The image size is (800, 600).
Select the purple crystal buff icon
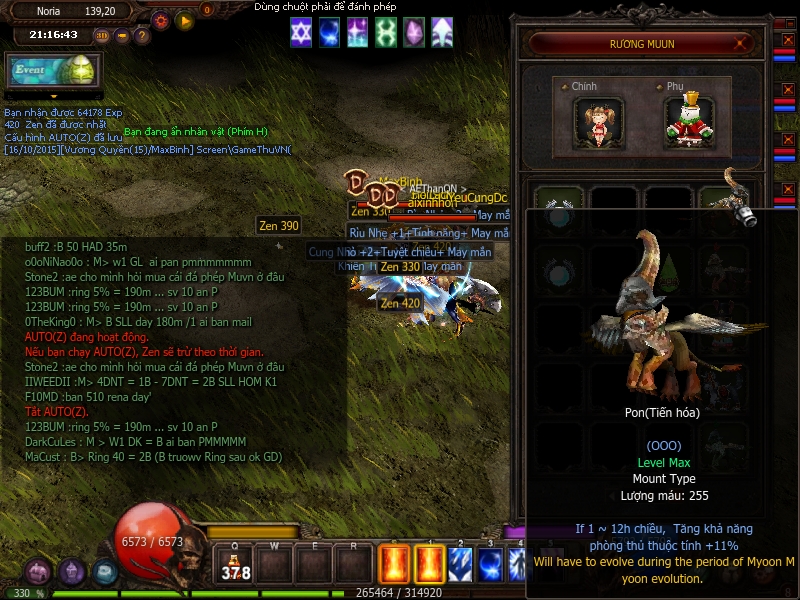pyautogui.click(x=413, y=33)
